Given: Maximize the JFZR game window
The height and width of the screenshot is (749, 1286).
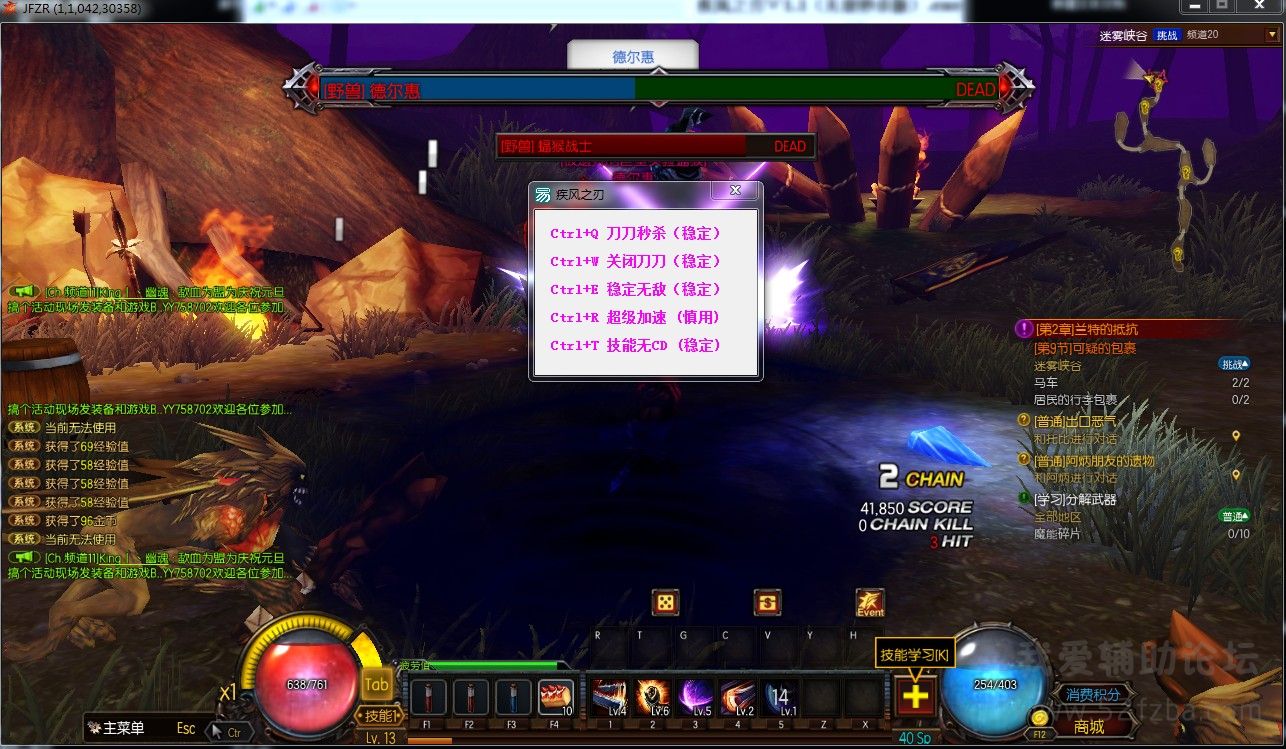Looking at the screenshot, I should [1222, 6].
